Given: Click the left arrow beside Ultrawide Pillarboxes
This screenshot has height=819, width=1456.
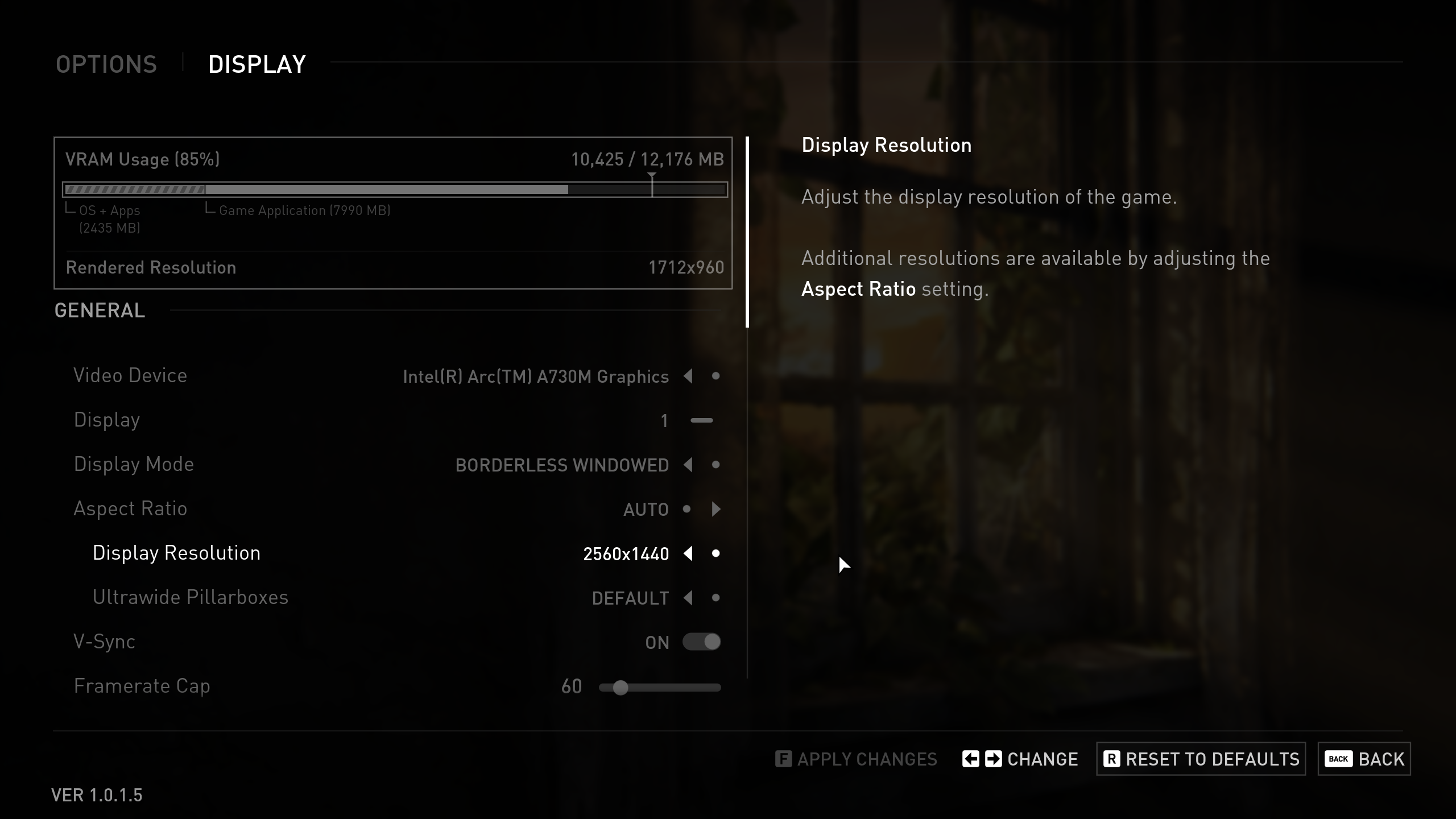Looking at the screenshot, I should pyautogui.click(x=689, y=598).
